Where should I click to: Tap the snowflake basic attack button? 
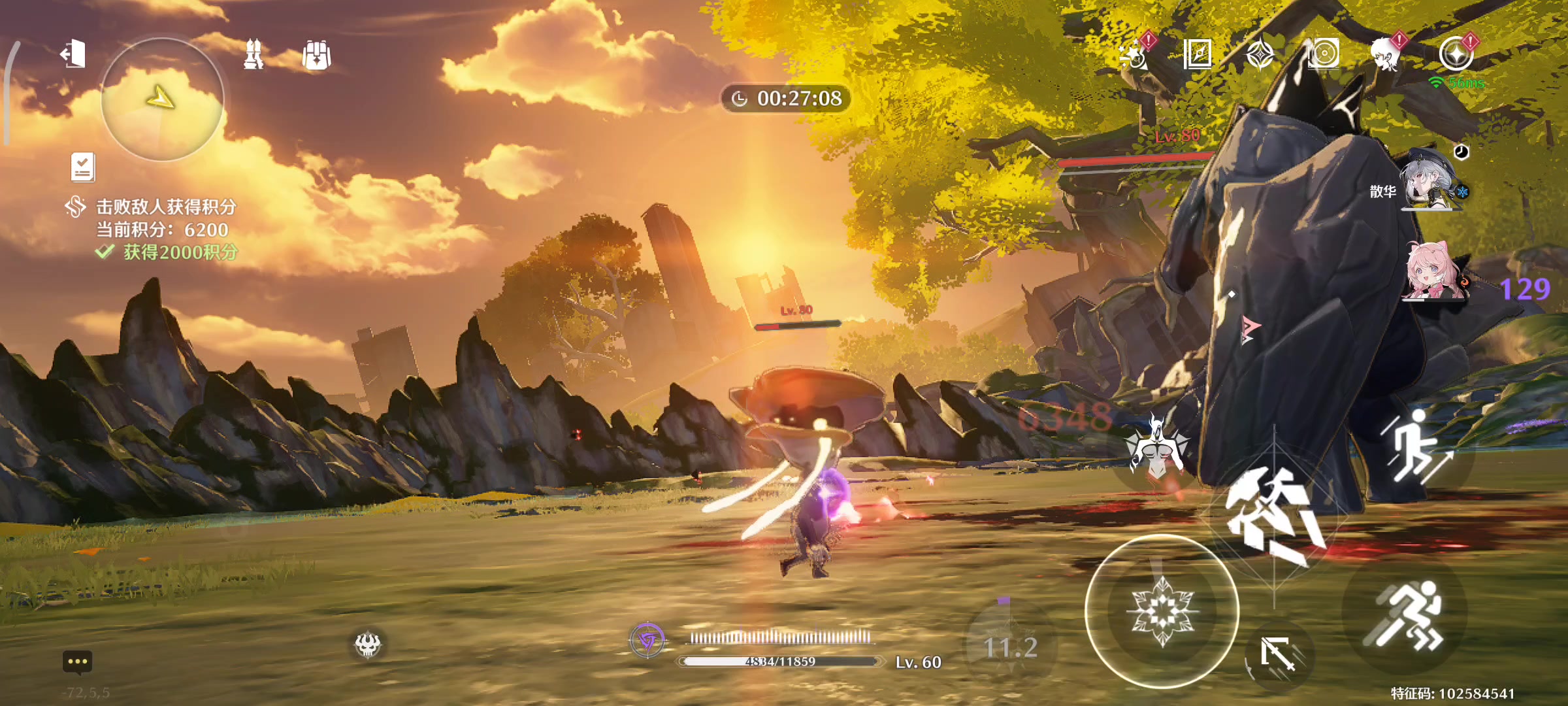[1162, 611]
